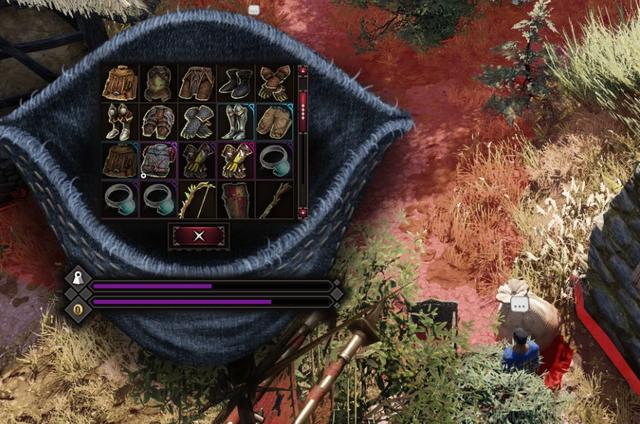Viewport: 640px width, 424px height.
Task: Select the red shield
Action: (236, 199)
